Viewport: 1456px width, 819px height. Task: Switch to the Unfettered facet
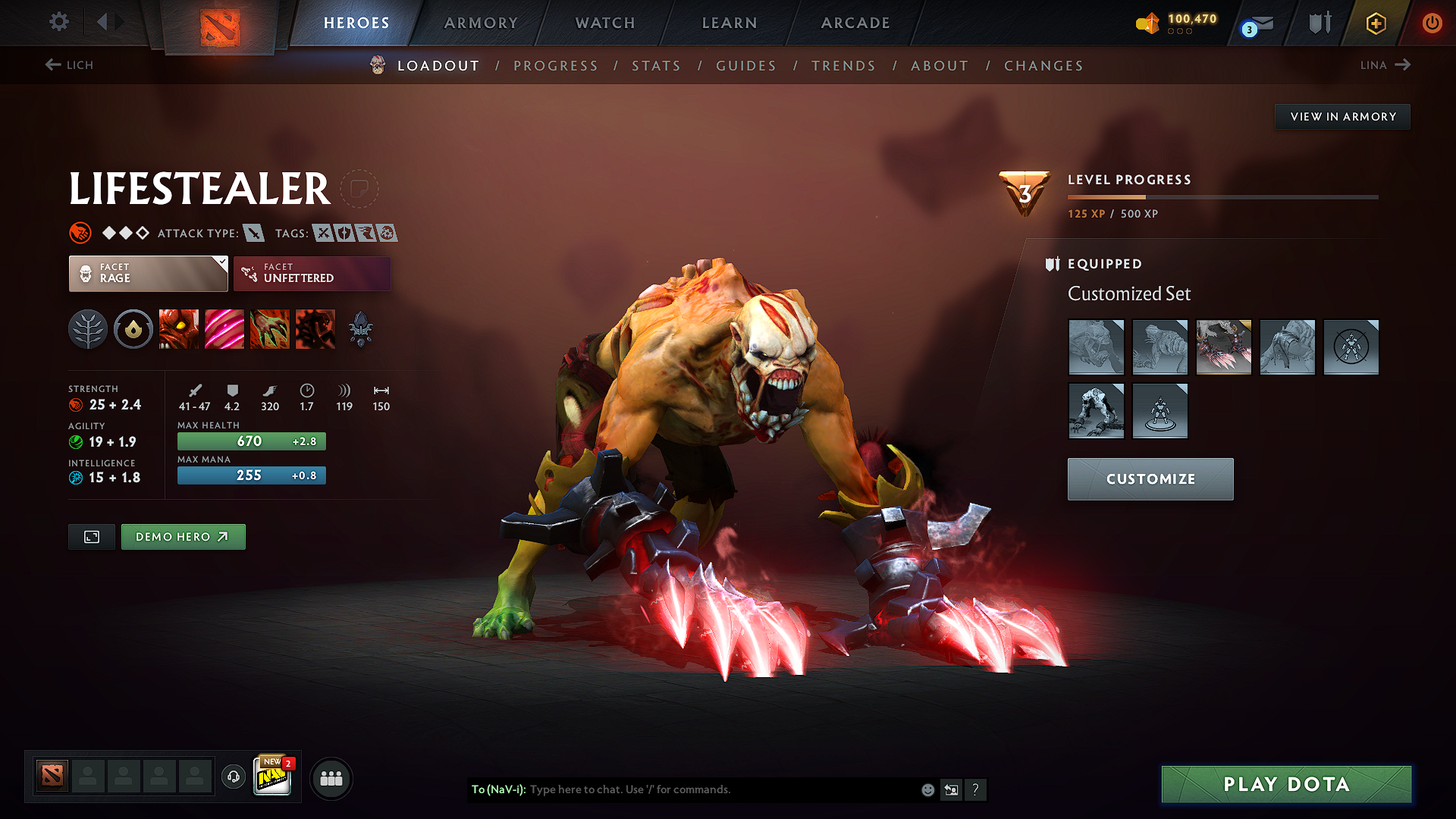pyautogui.click(x=312, y=273)
